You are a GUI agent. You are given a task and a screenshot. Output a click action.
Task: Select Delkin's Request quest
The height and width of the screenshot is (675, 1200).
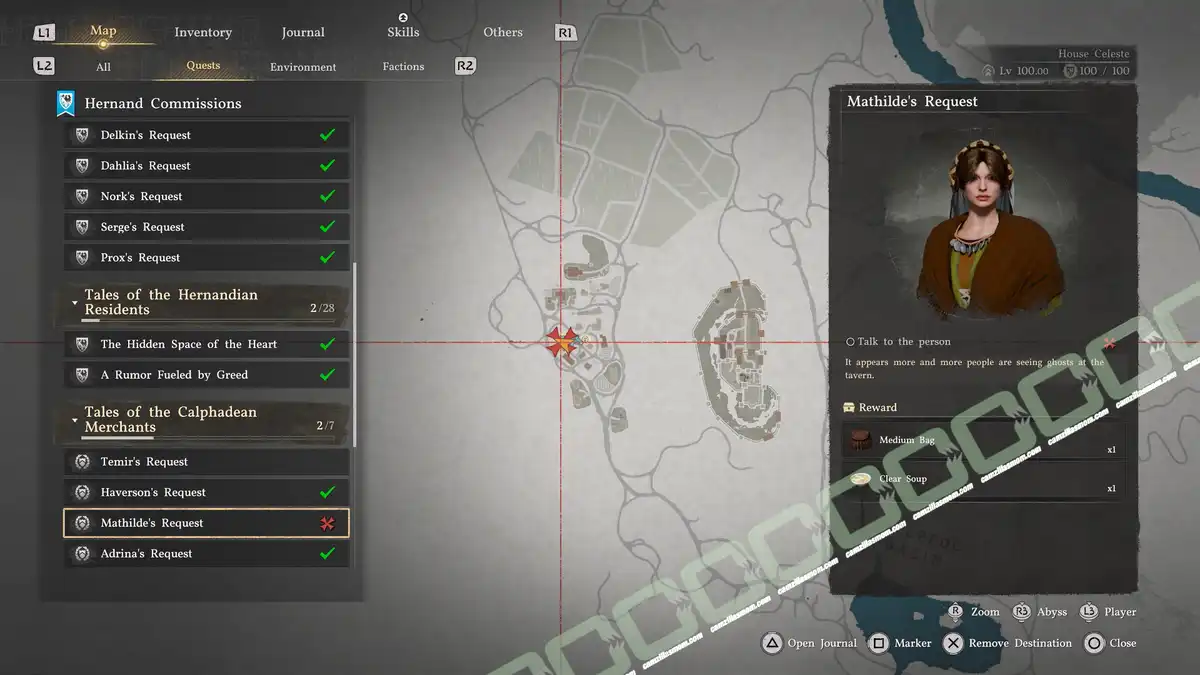click(206, 135)
